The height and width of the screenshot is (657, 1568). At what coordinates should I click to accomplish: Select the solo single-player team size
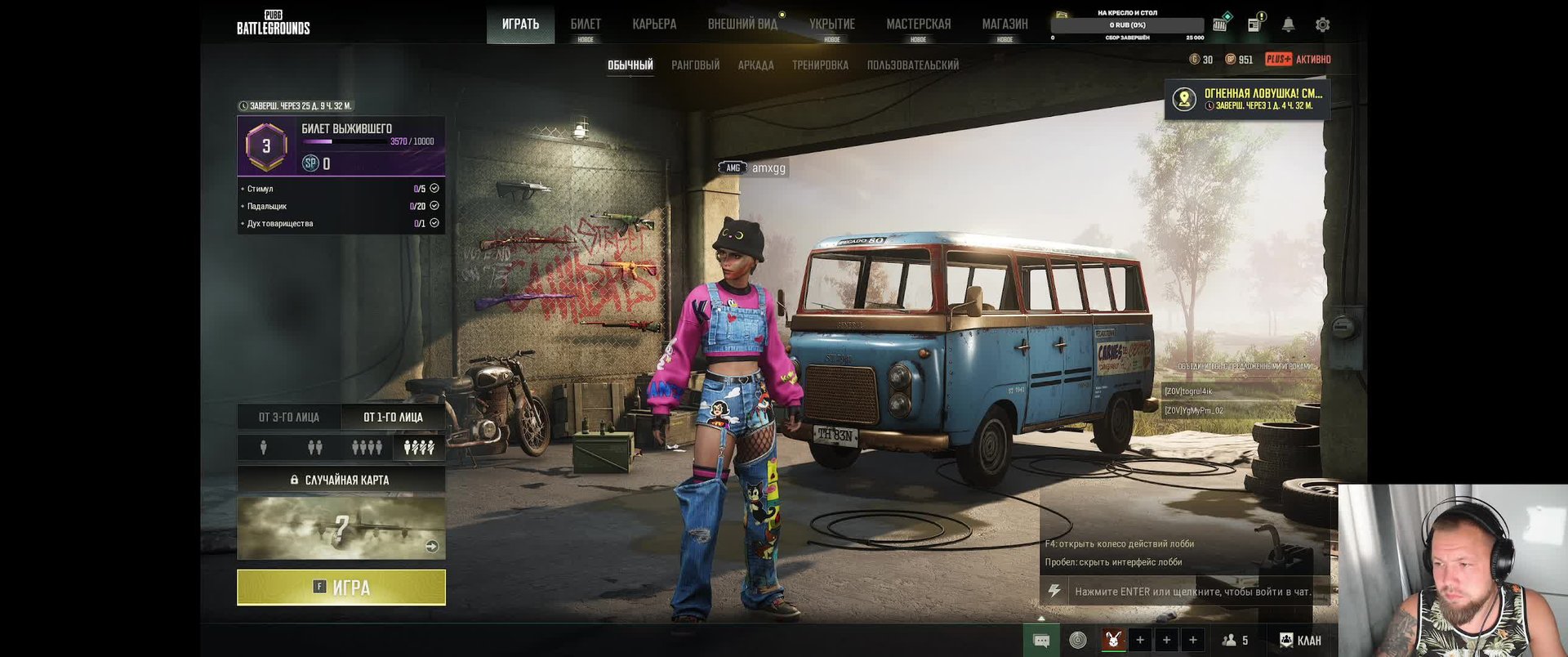point(263,448)
